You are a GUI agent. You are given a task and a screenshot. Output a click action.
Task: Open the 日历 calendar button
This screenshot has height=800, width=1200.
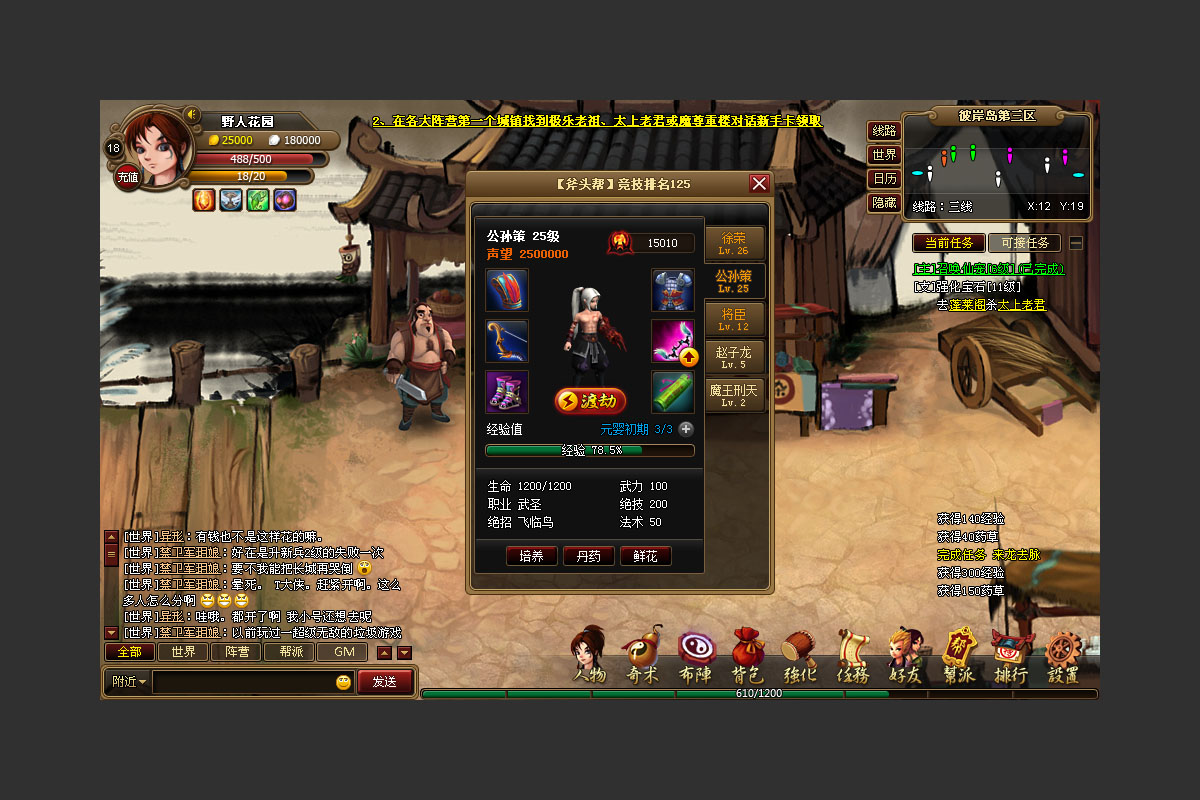(884, 179)
